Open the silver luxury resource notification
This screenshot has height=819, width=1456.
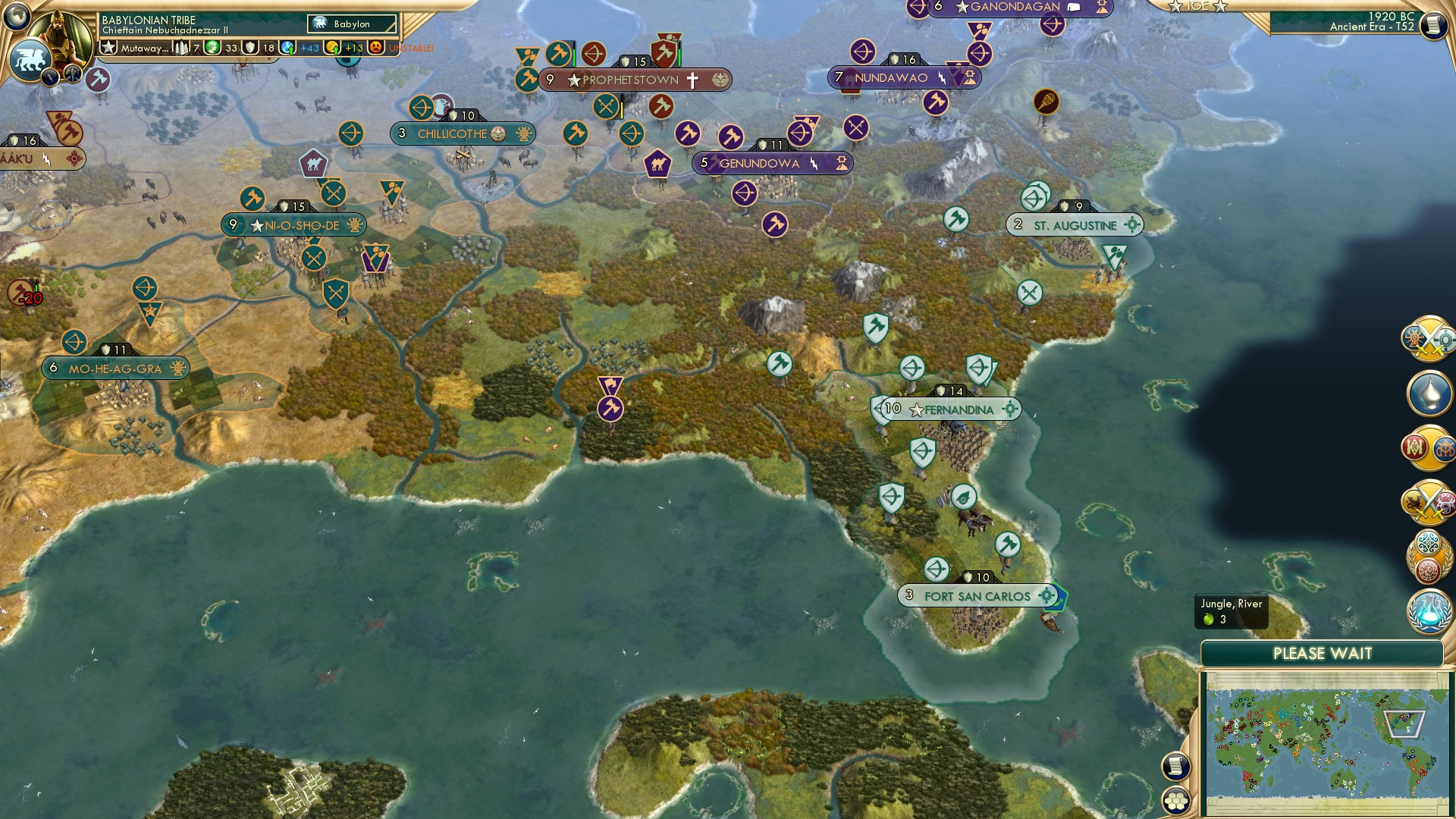1429,393
